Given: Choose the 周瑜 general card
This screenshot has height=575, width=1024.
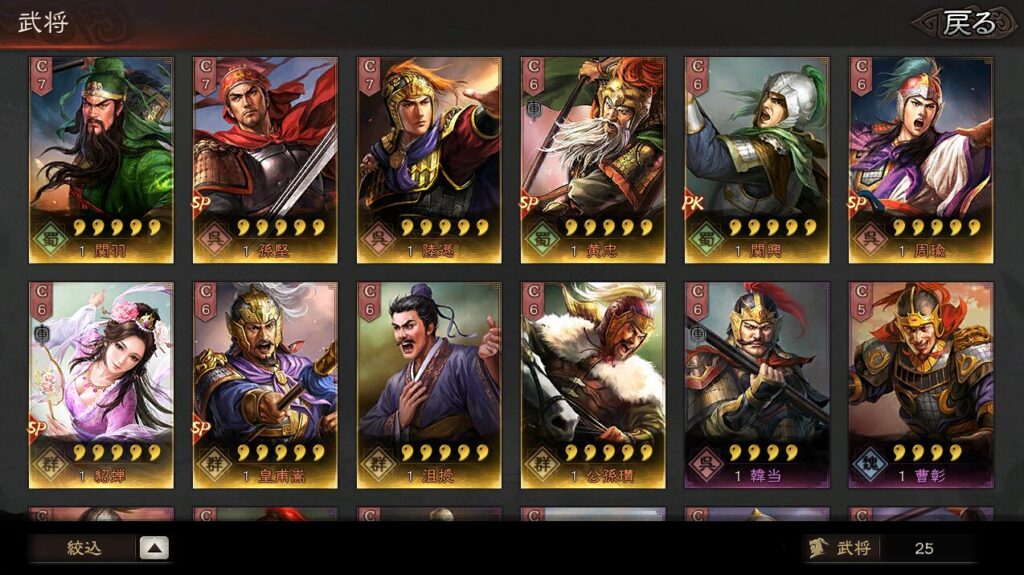Looking at the screenshot, I should [921, 160].
